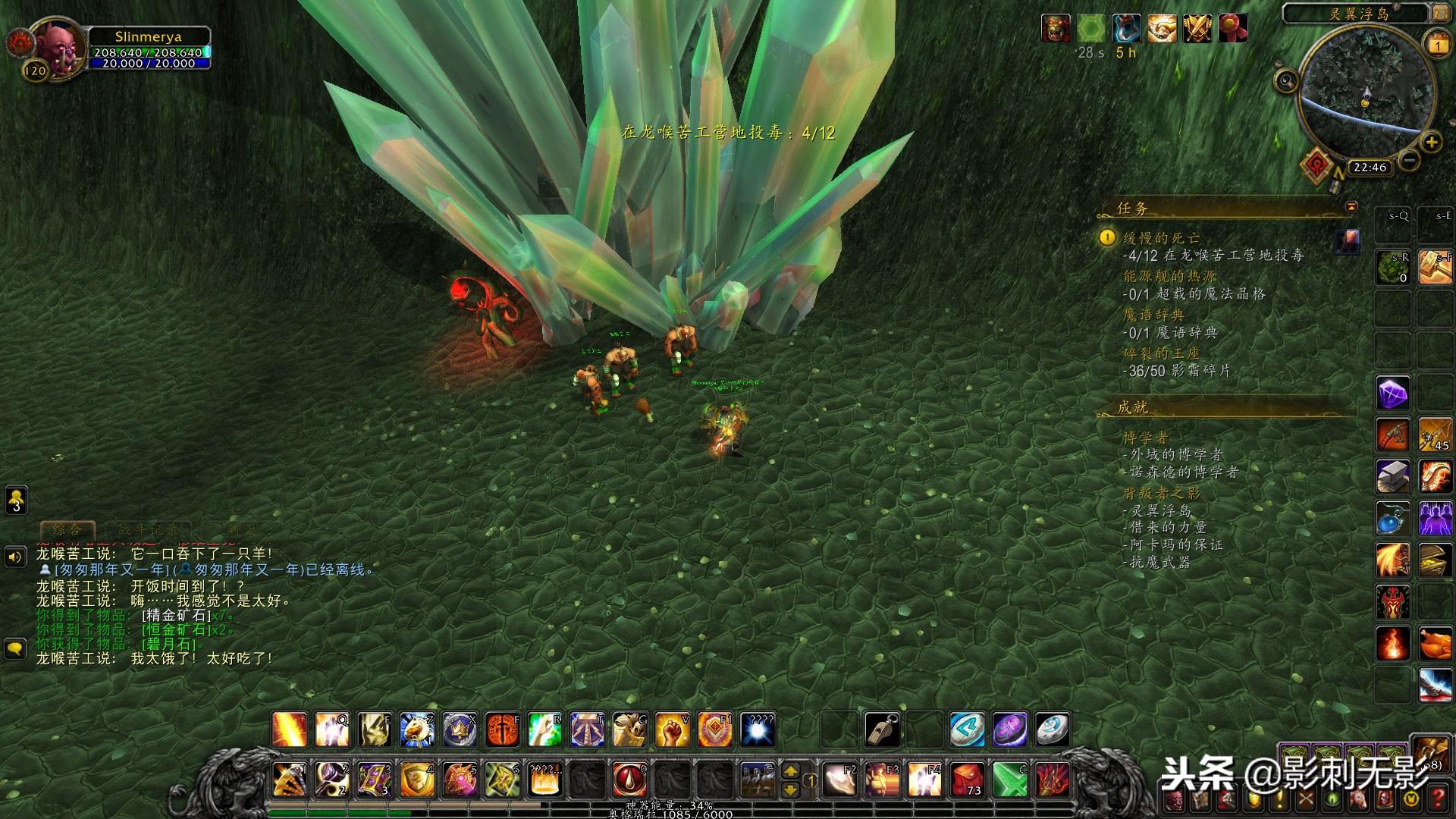Use the green sword ability bound to C

(1010, 779)
